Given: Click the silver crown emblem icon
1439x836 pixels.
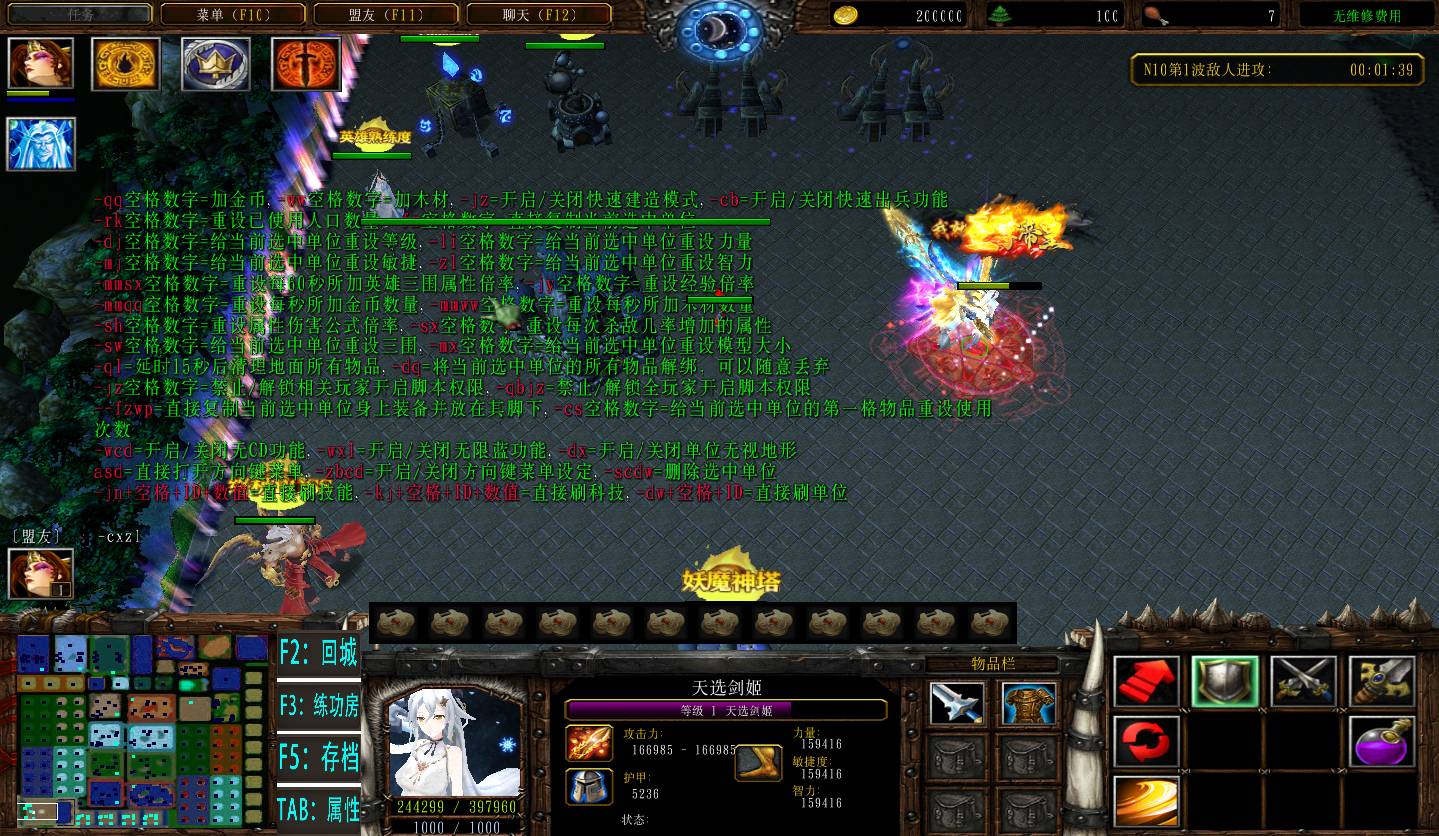Looking at the screenshot, I should coord(216,64).
